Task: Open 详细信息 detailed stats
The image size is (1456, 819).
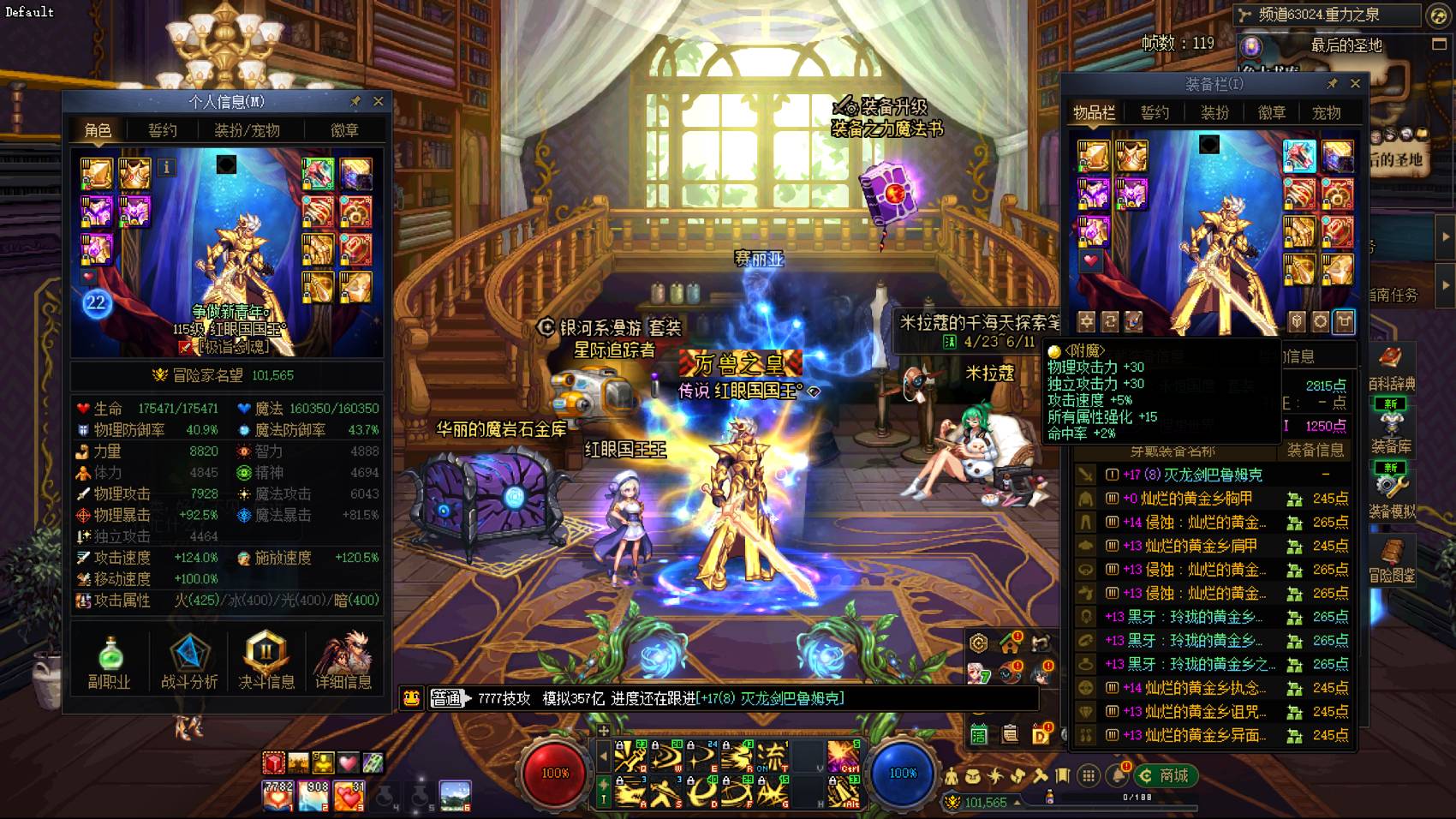Action: pyautogui.click(x=343, y=662)
